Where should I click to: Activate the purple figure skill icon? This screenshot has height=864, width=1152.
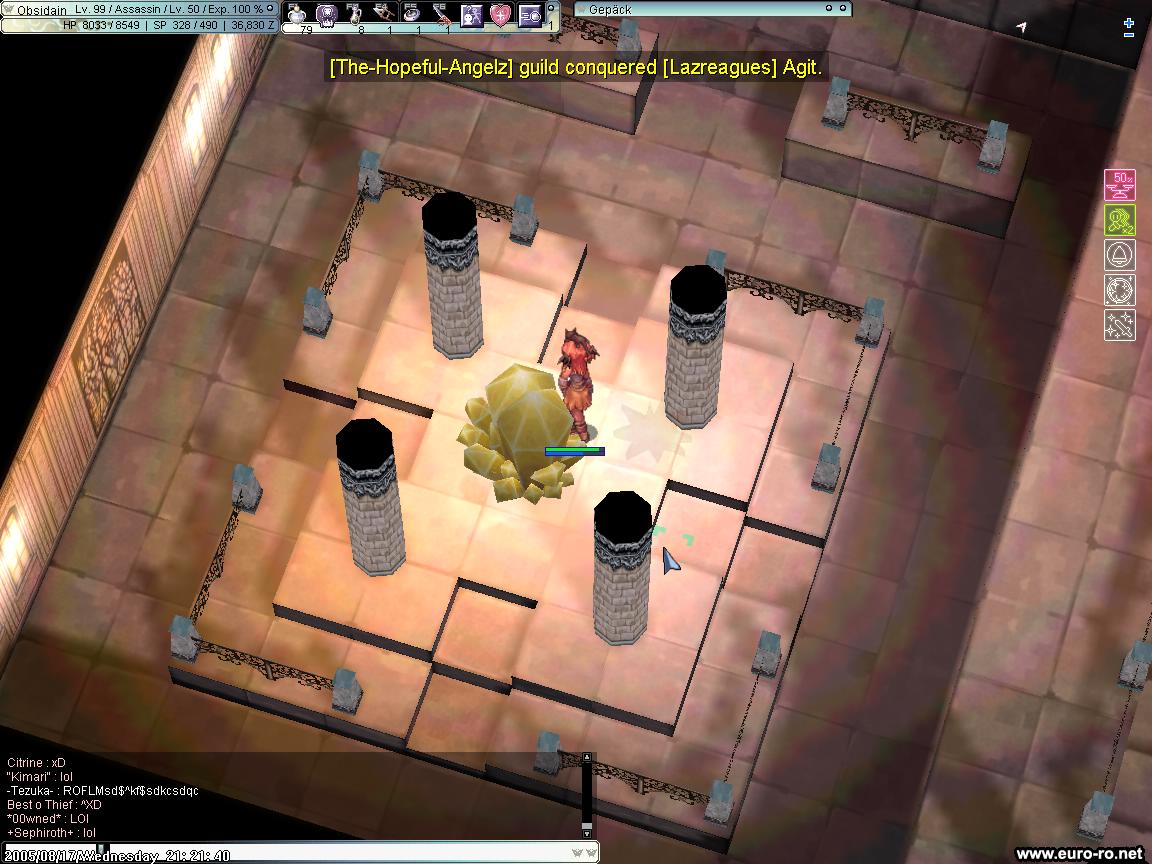click(472, 14)
